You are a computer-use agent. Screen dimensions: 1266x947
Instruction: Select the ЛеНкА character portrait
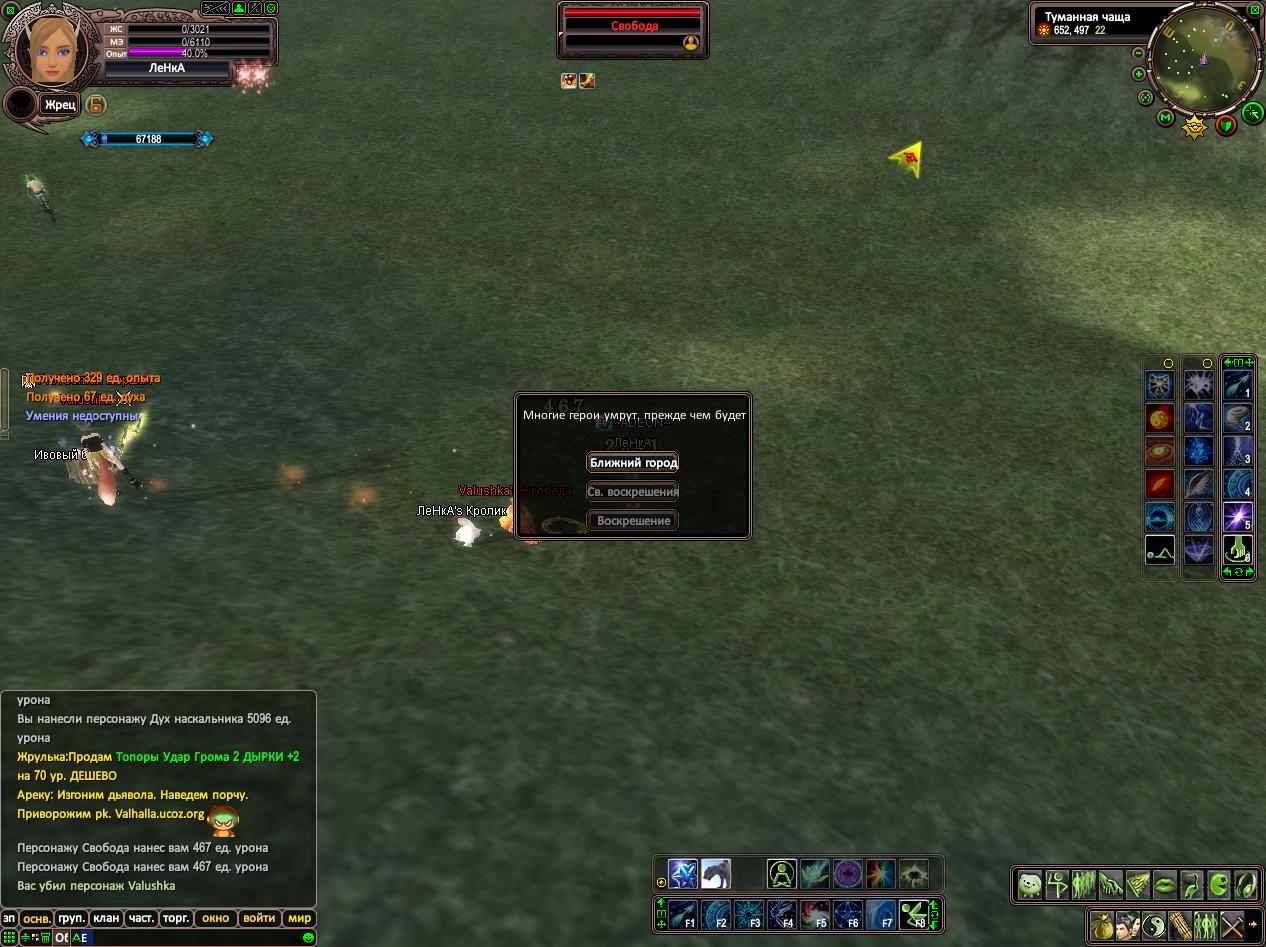coord(48,48)
